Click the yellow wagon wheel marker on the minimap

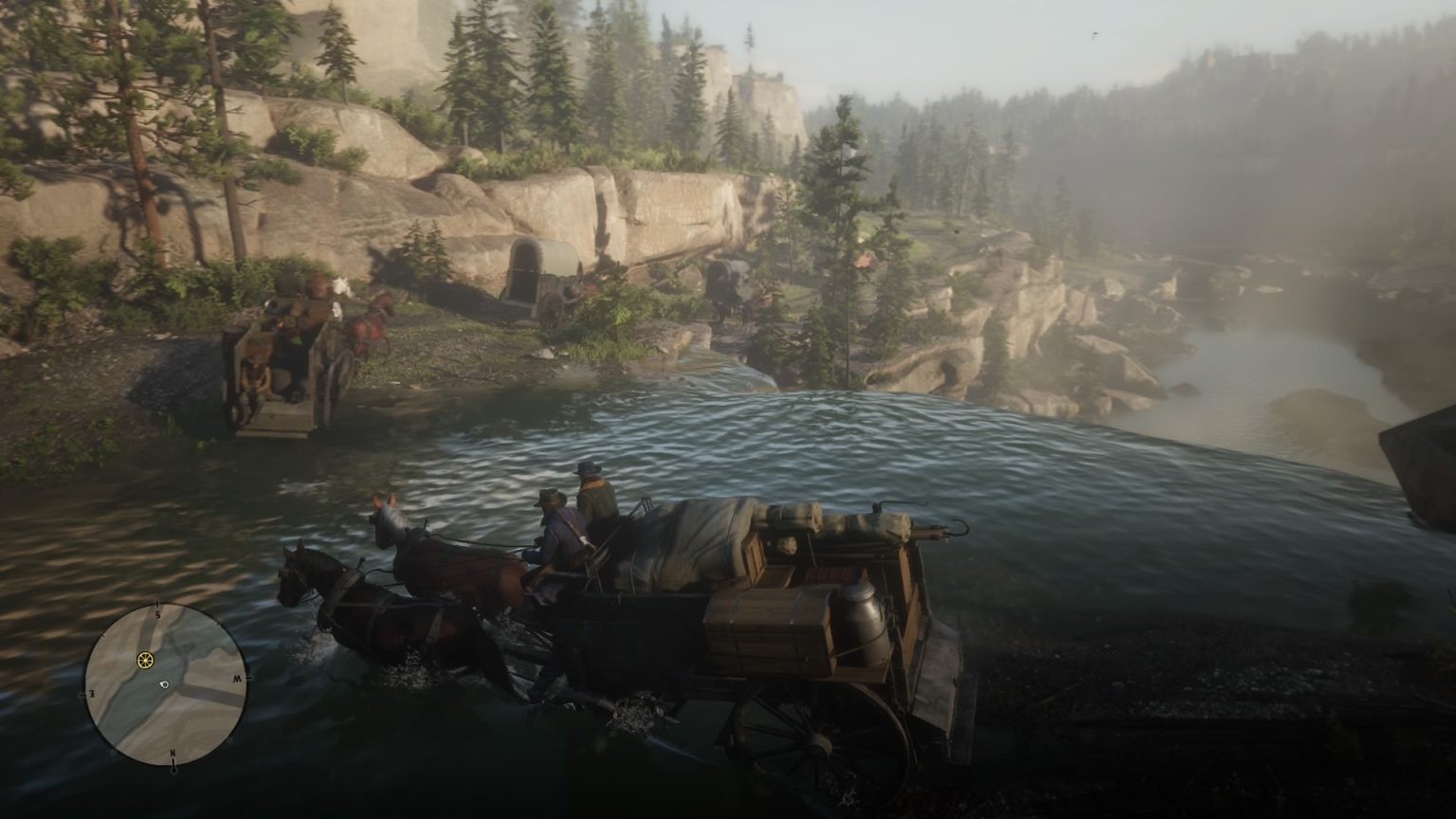(145, 660)
